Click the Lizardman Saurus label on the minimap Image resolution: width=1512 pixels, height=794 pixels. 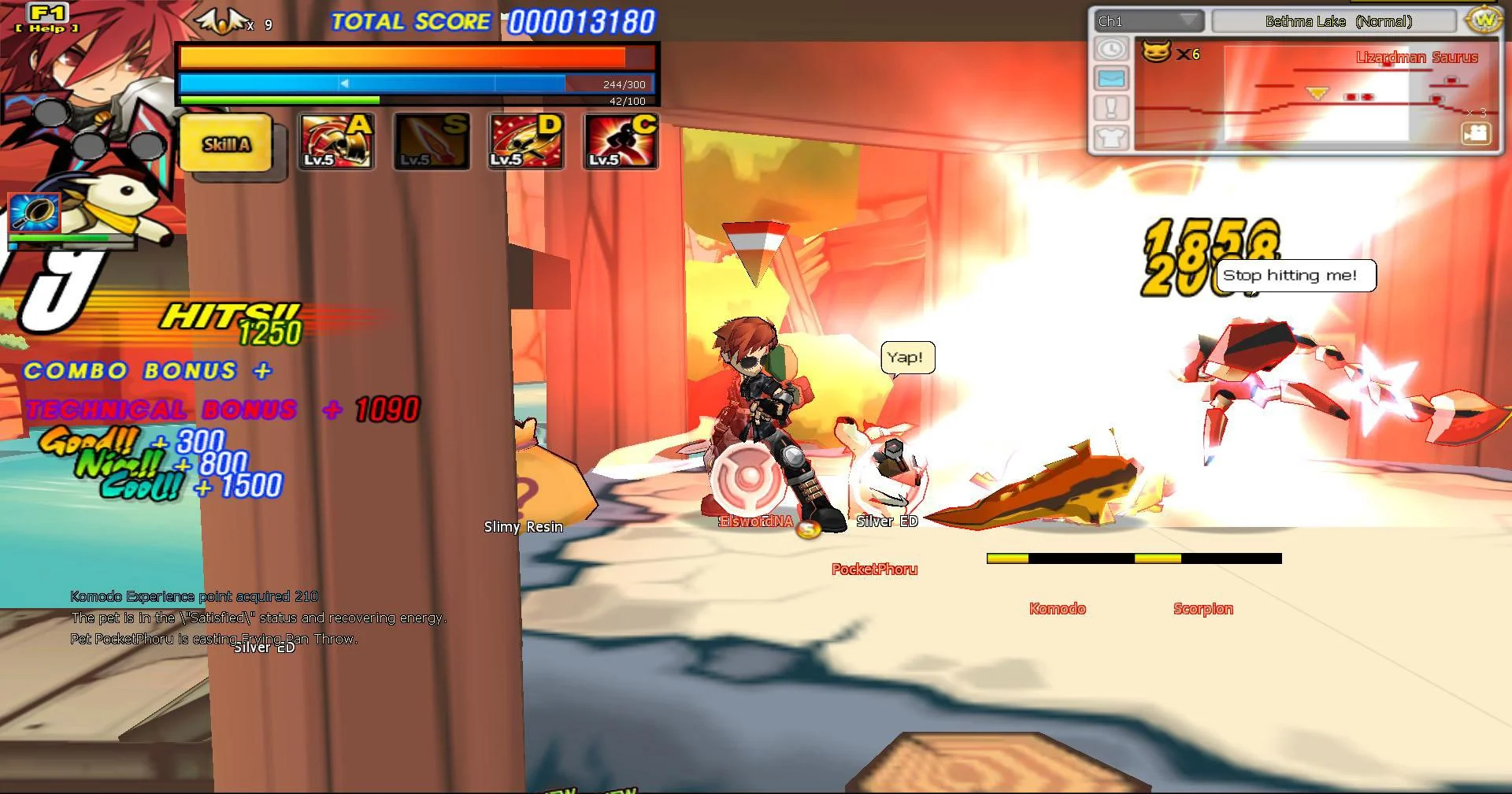[1416, 57]
